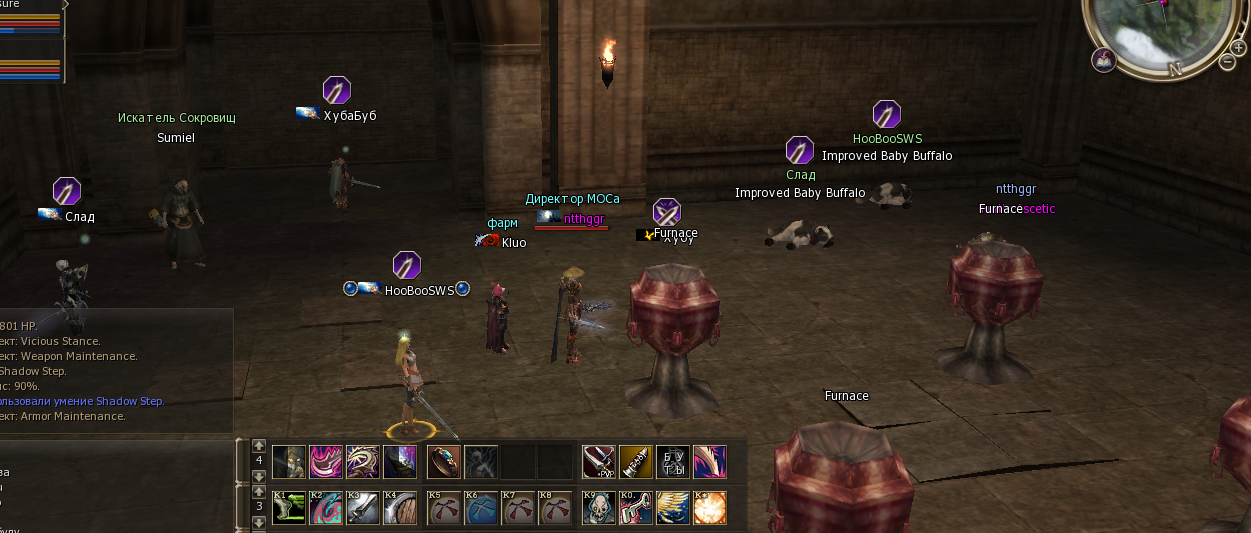Activate the K2 red and teal swirl skill

tap(326, 507)
